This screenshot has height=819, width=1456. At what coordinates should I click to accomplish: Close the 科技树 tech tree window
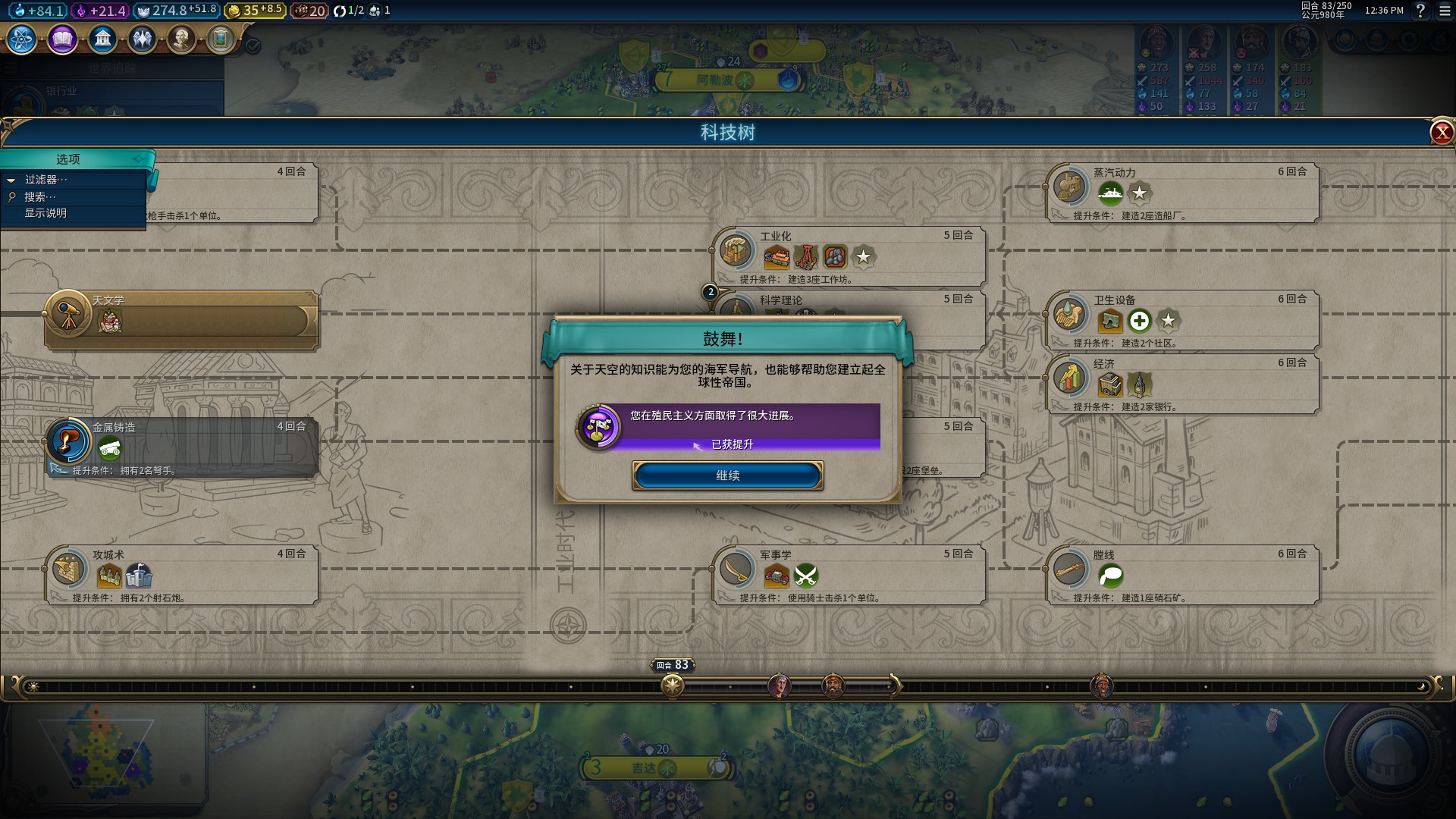tap(1441, 133)
